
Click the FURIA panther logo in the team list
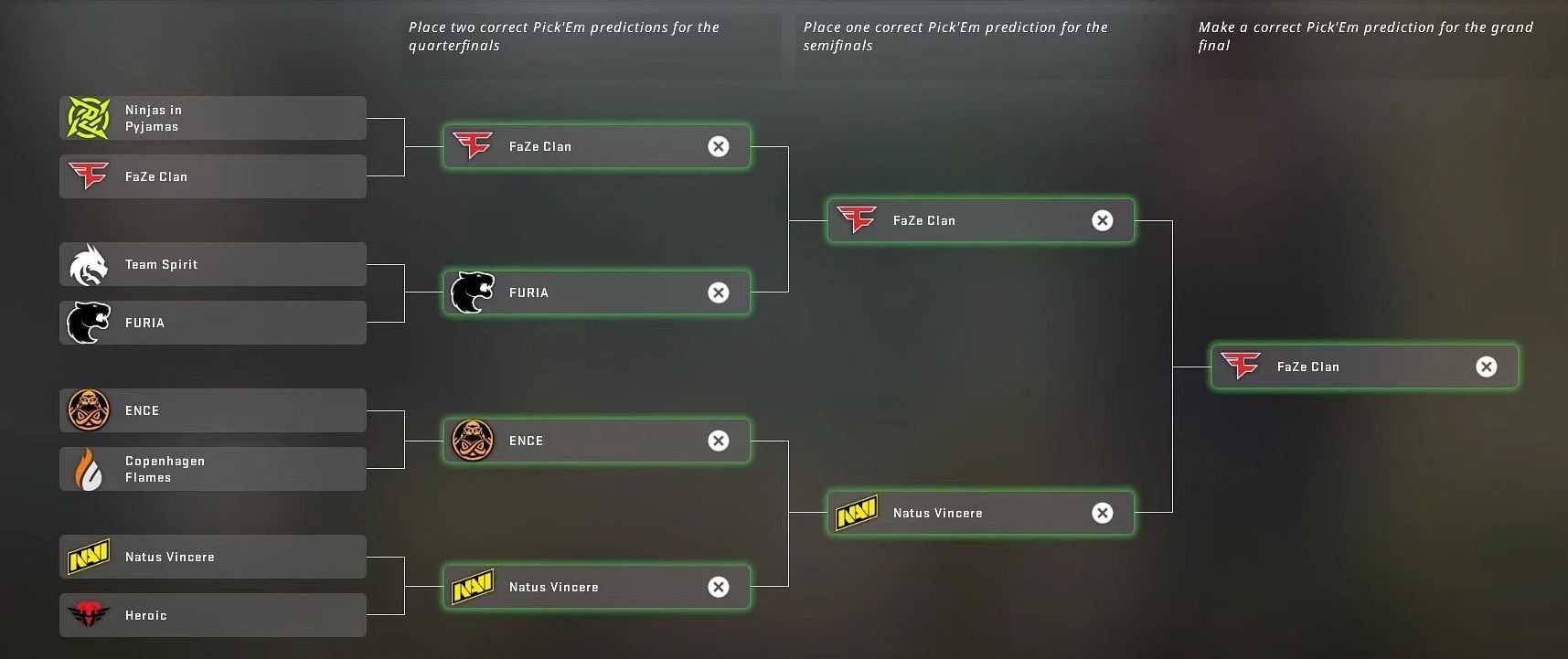click(x=87, y=322)
